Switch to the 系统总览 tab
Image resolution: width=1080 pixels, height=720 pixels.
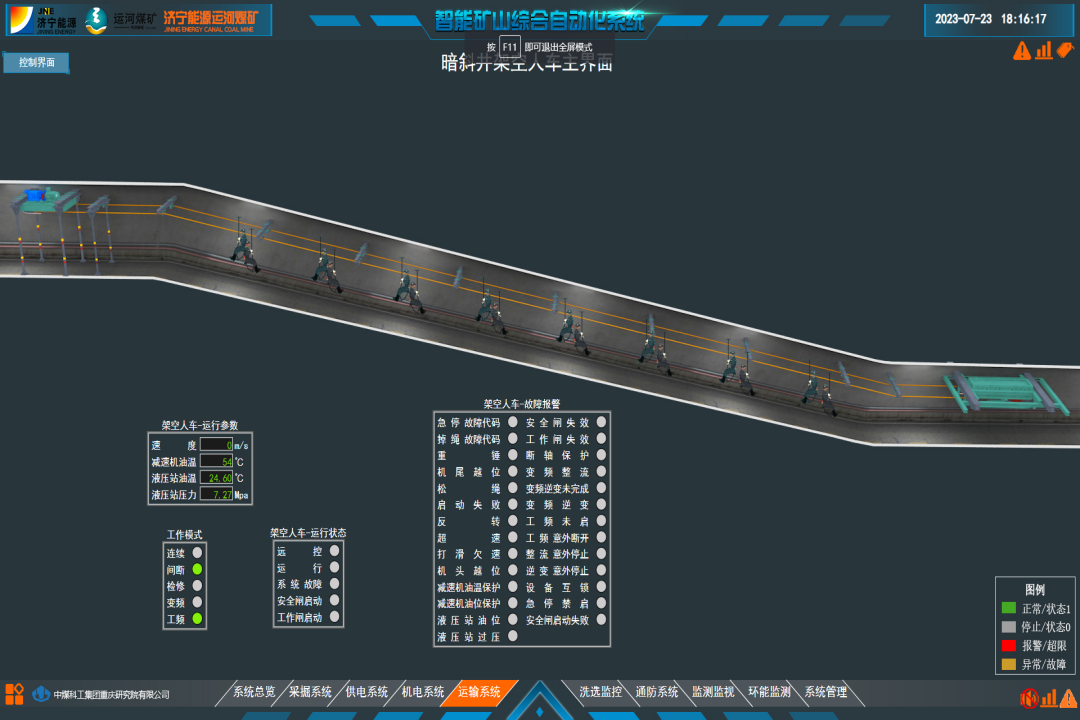[254, 692]
